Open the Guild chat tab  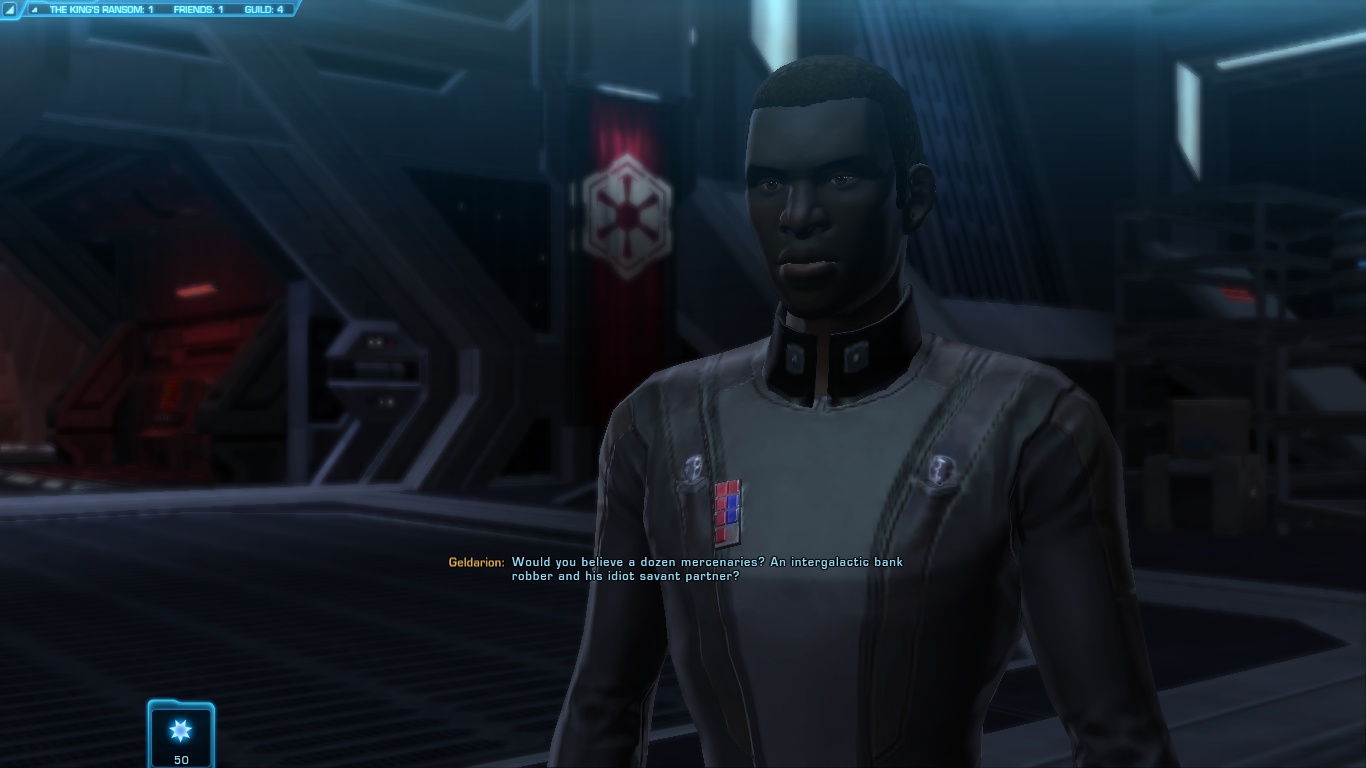pyautogui.click(x=263, y=10)
